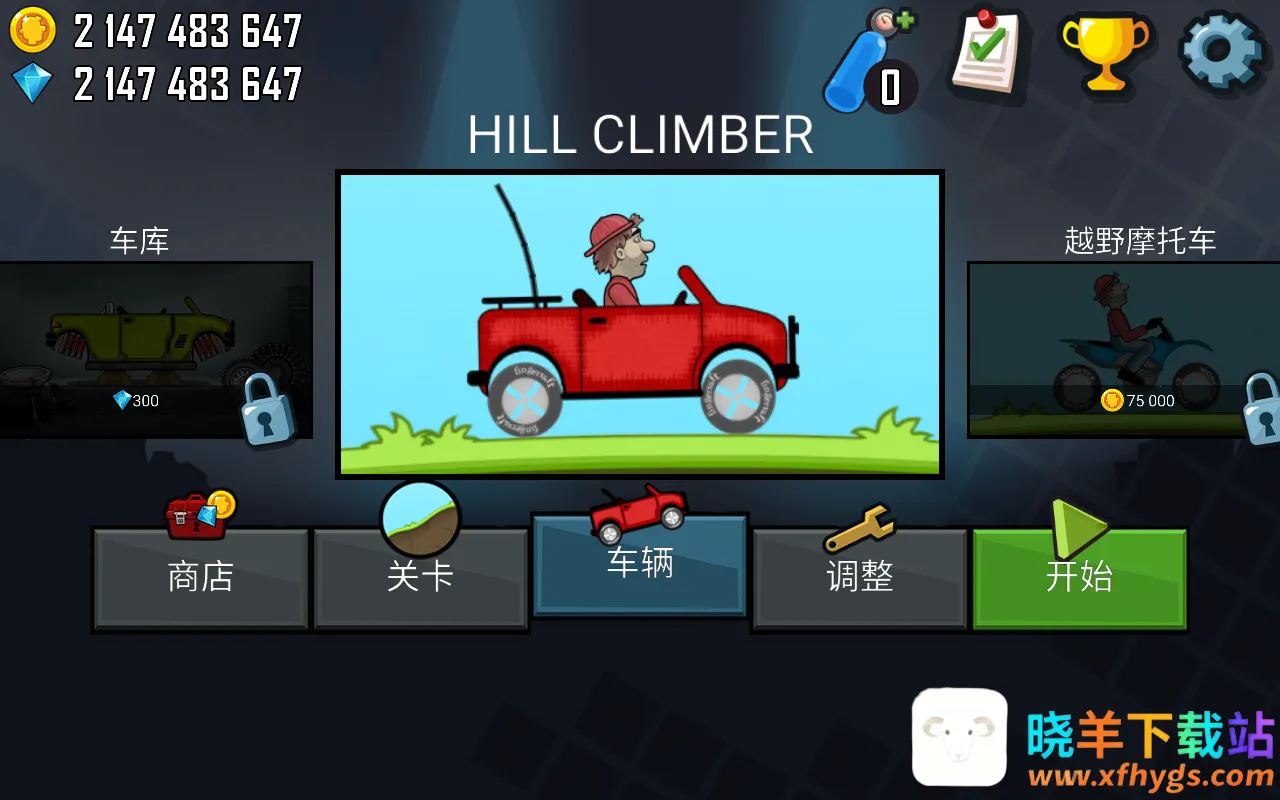The image size is (1280, 800).
Task: Select the 车辆 vehicle tab
Action: coord(640,565)
